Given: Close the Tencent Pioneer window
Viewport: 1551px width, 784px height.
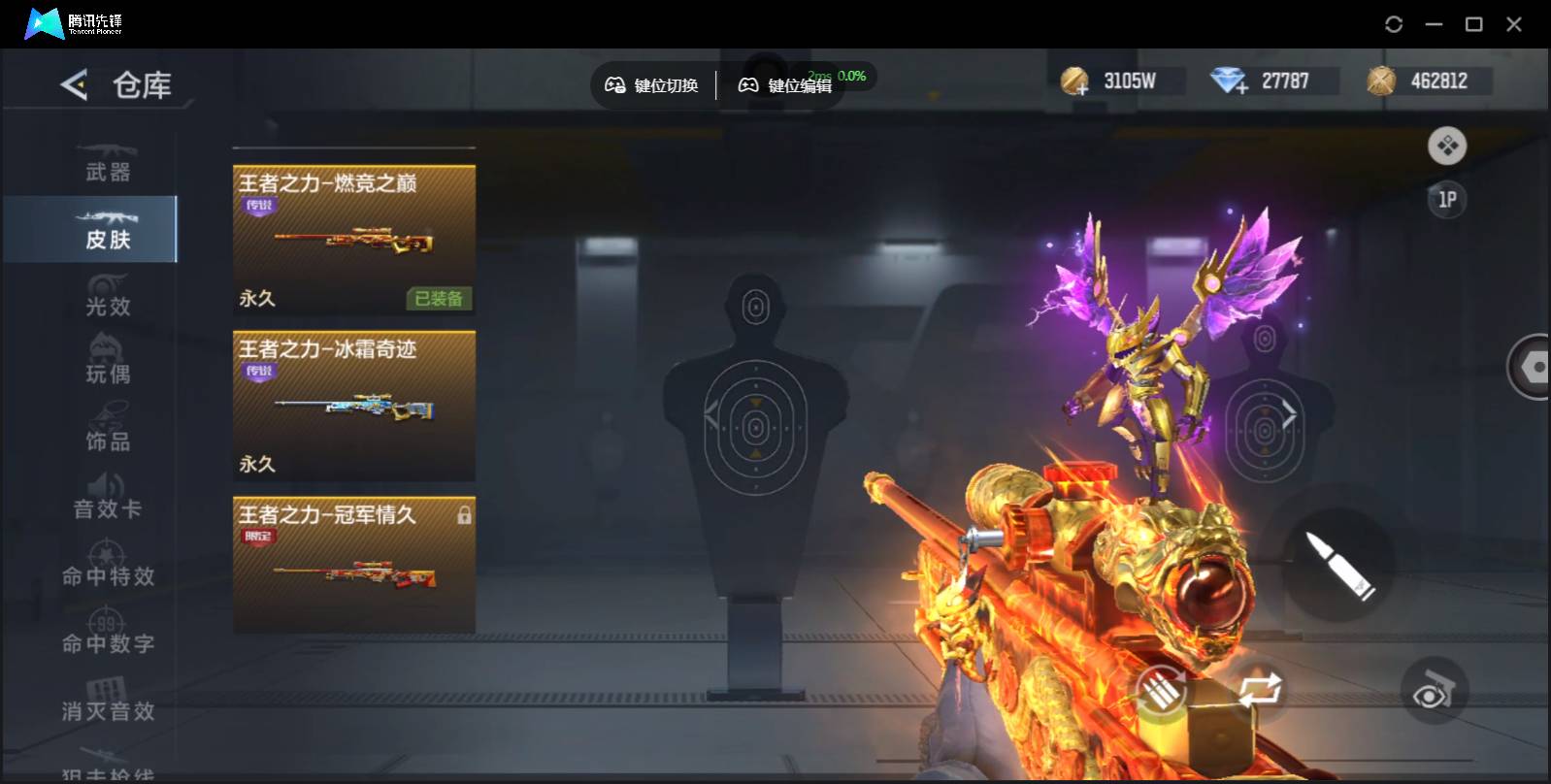Looking at the screenshot, I should coord(1513,24).
